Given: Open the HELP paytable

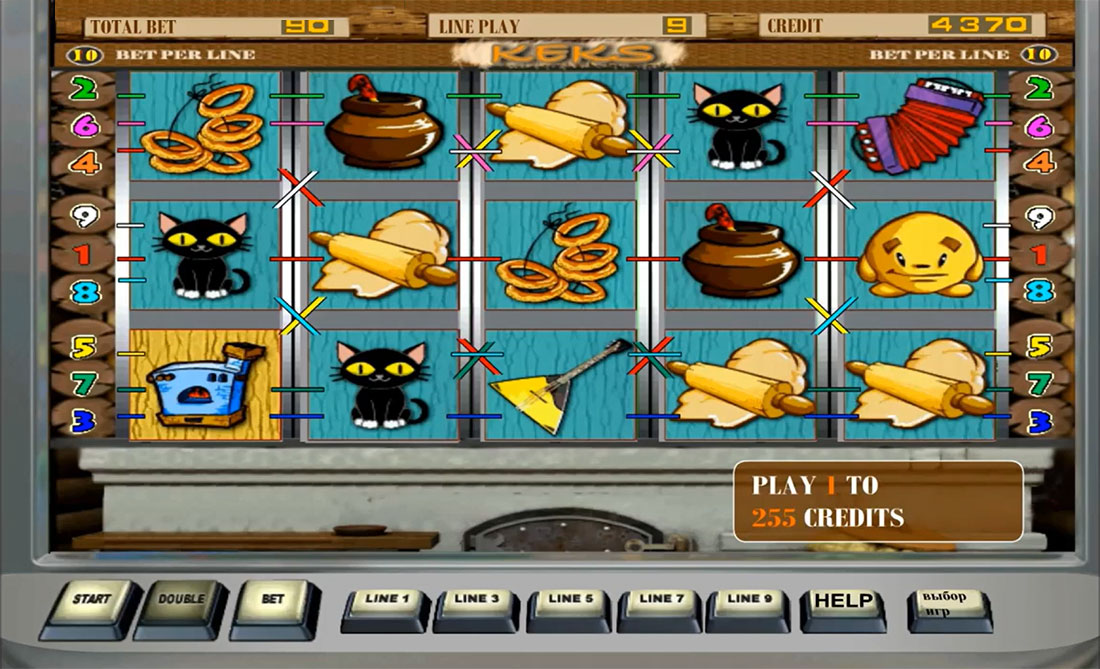Looking at the screenshot, I should click(843, 604).
